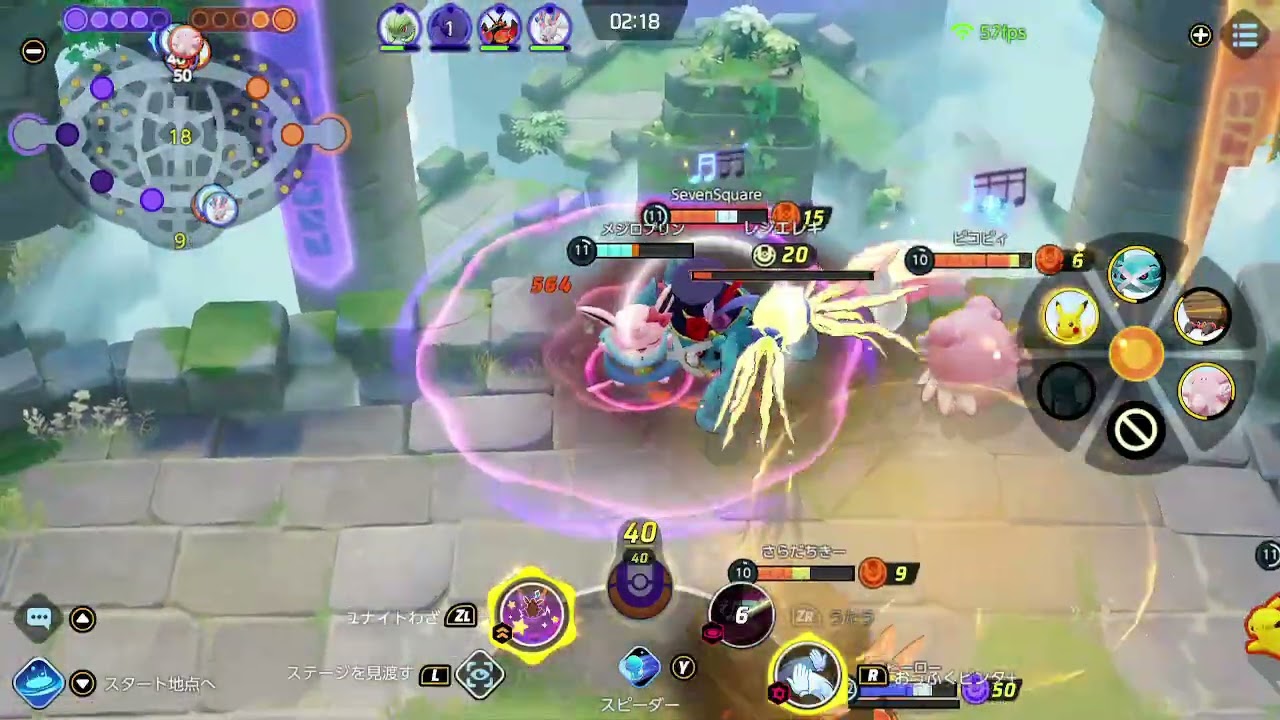
Task: Activate the Unite Move icon
Action: coord(533,612)
